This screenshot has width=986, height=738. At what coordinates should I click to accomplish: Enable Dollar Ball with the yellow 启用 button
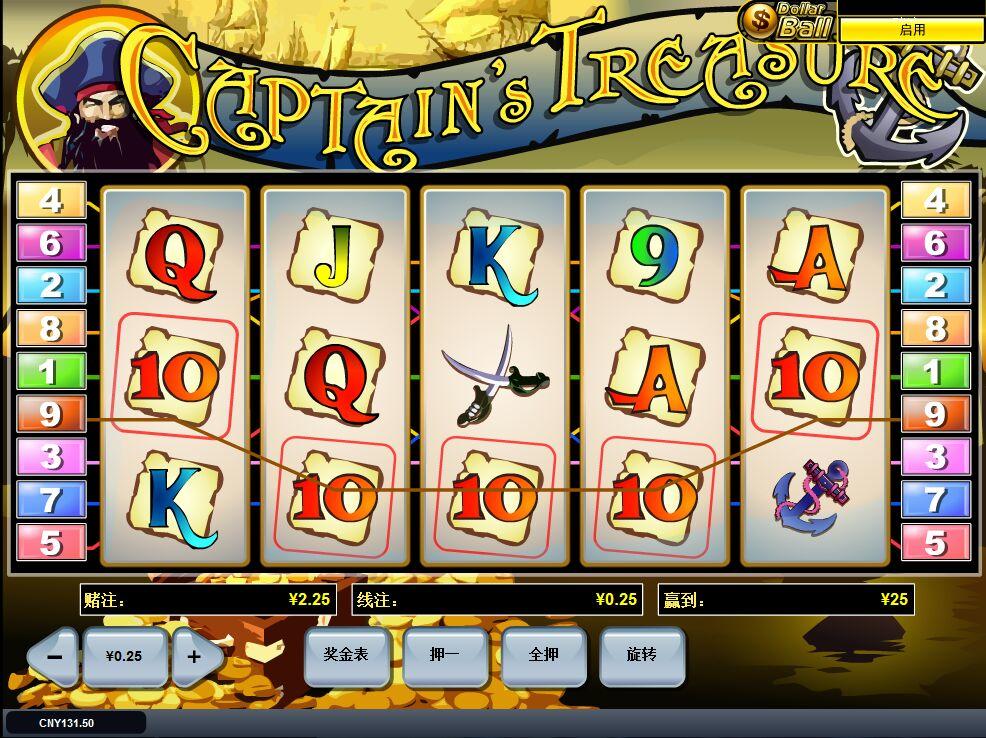(x=911, y=30)
